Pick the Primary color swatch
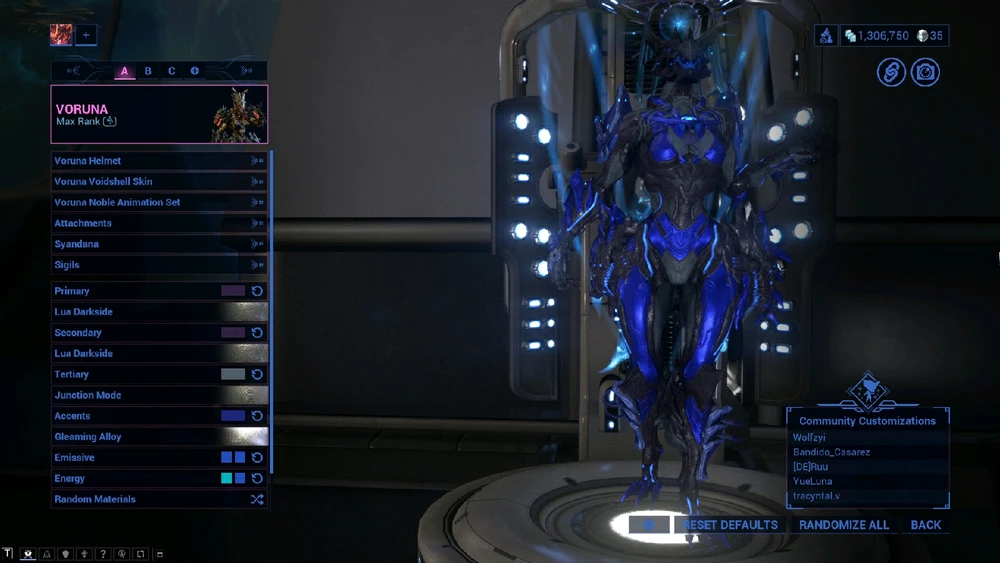The height and width of the screenshot is (563, 1000). point(233,291)
